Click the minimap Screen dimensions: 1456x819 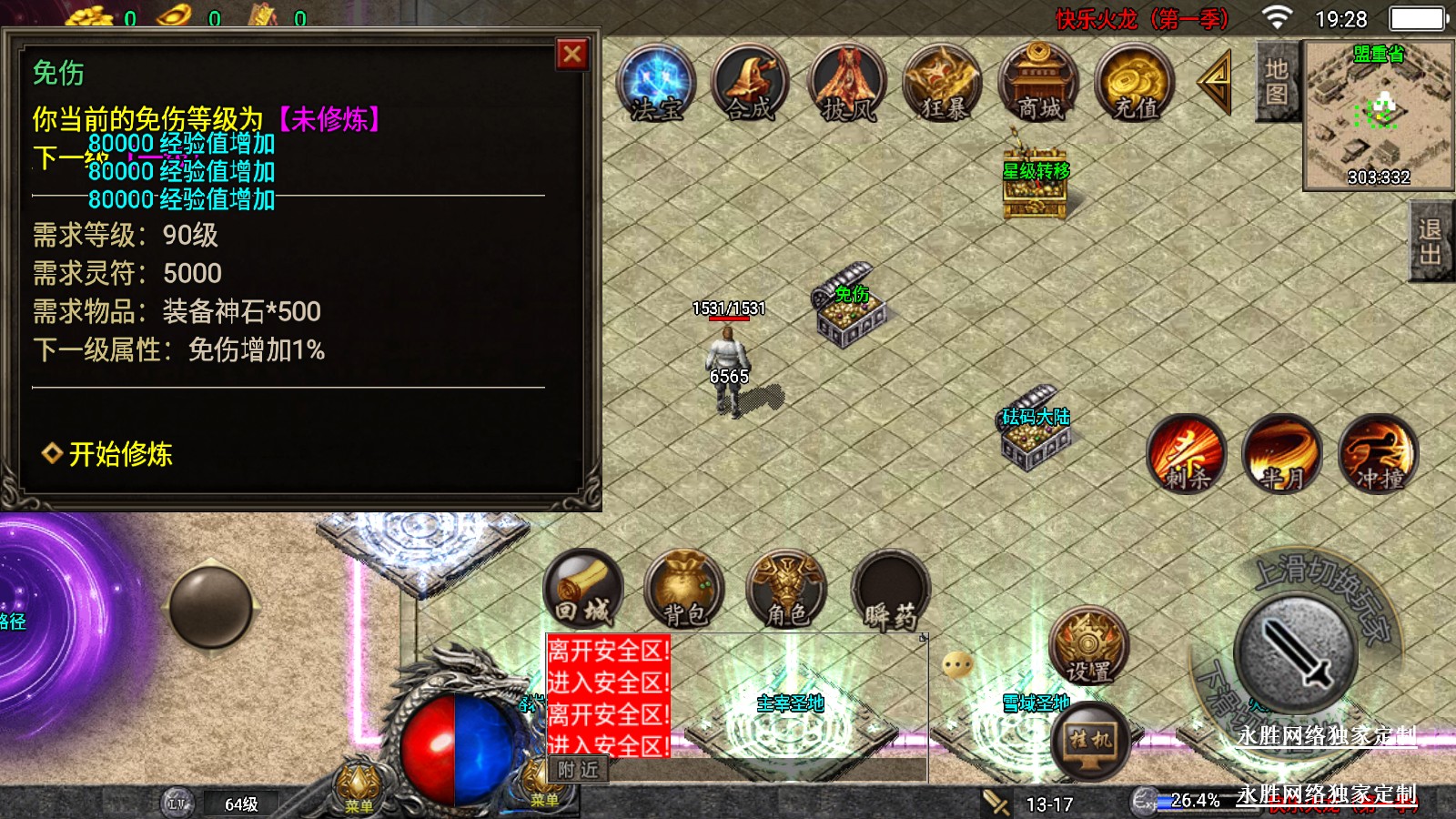[1378, 115]
